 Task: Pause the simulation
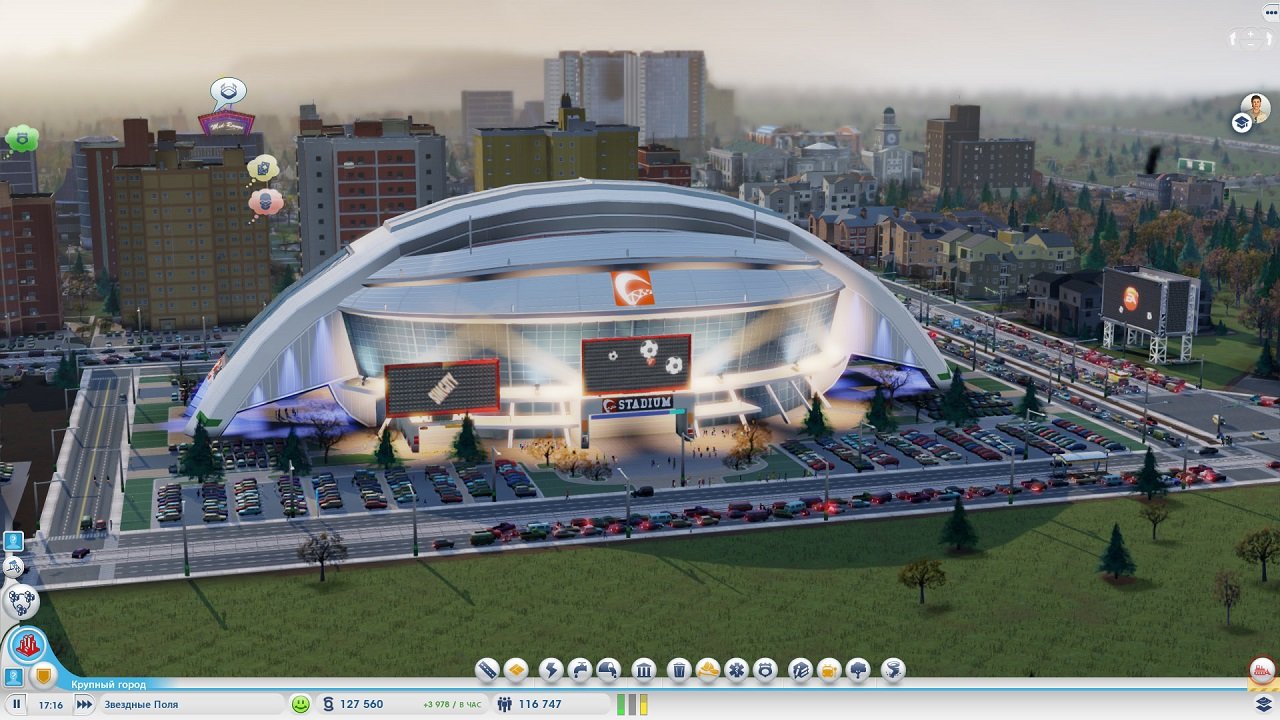click(15, 703)
